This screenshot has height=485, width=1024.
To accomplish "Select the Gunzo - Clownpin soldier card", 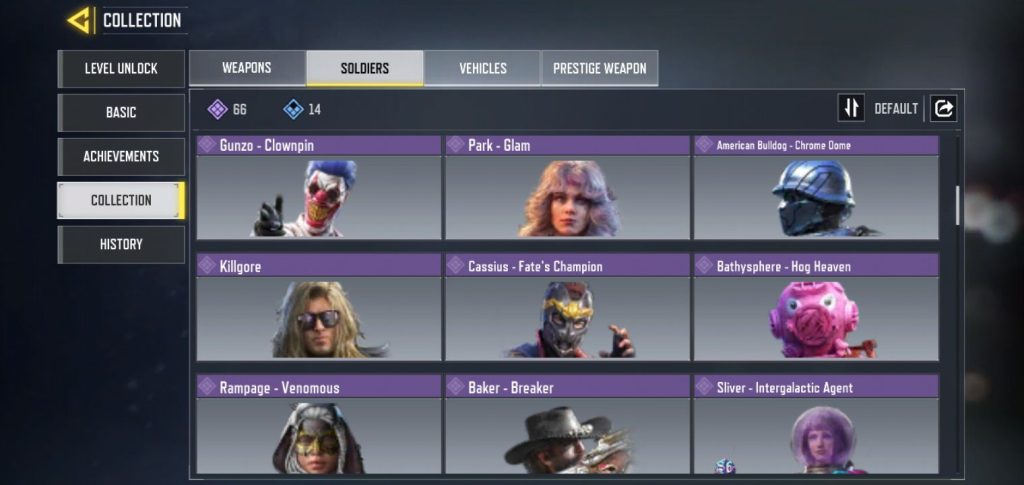I will (x=318, y=188).
